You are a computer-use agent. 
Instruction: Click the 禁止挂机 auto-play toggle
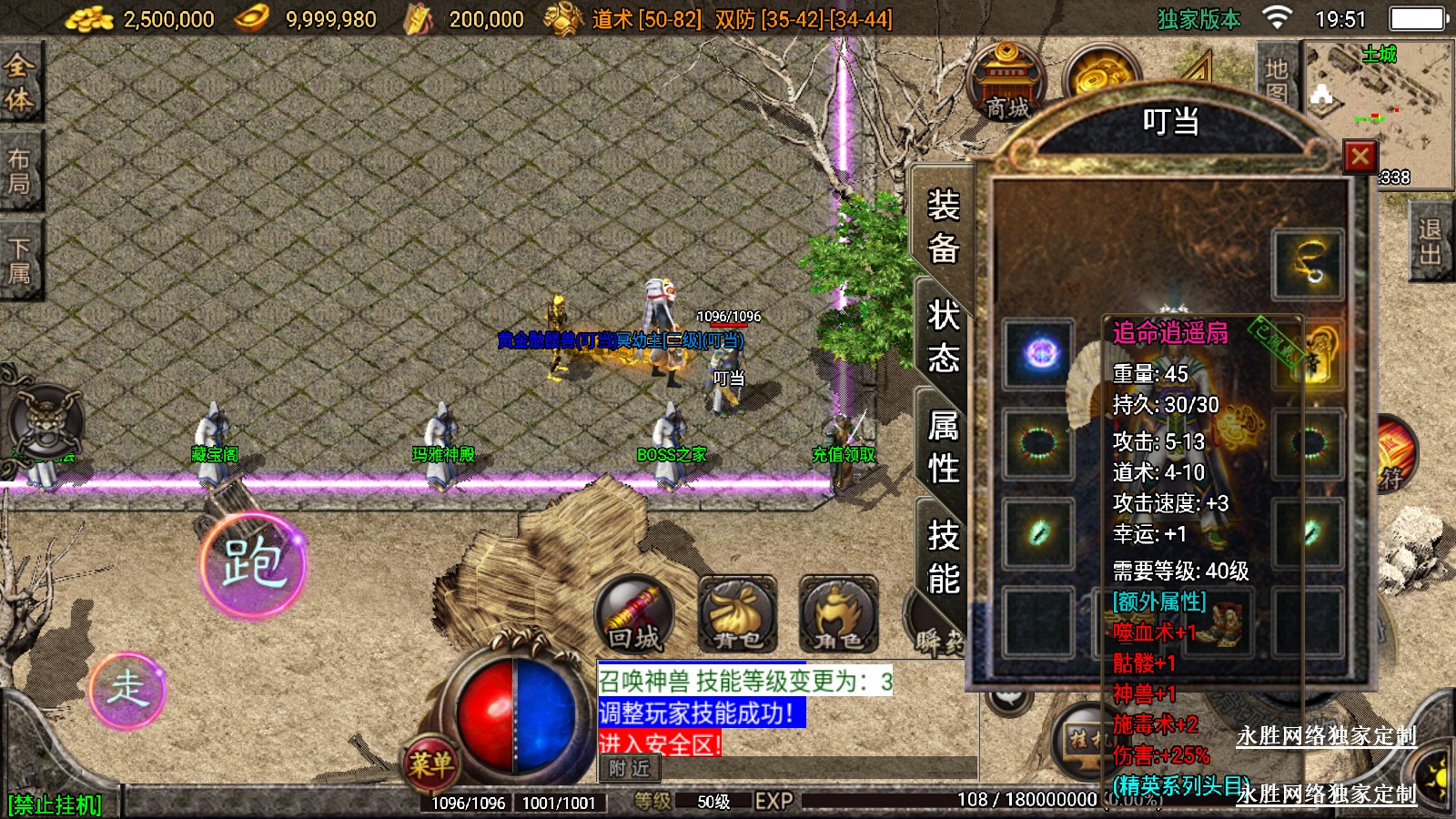tap(55, 804)
